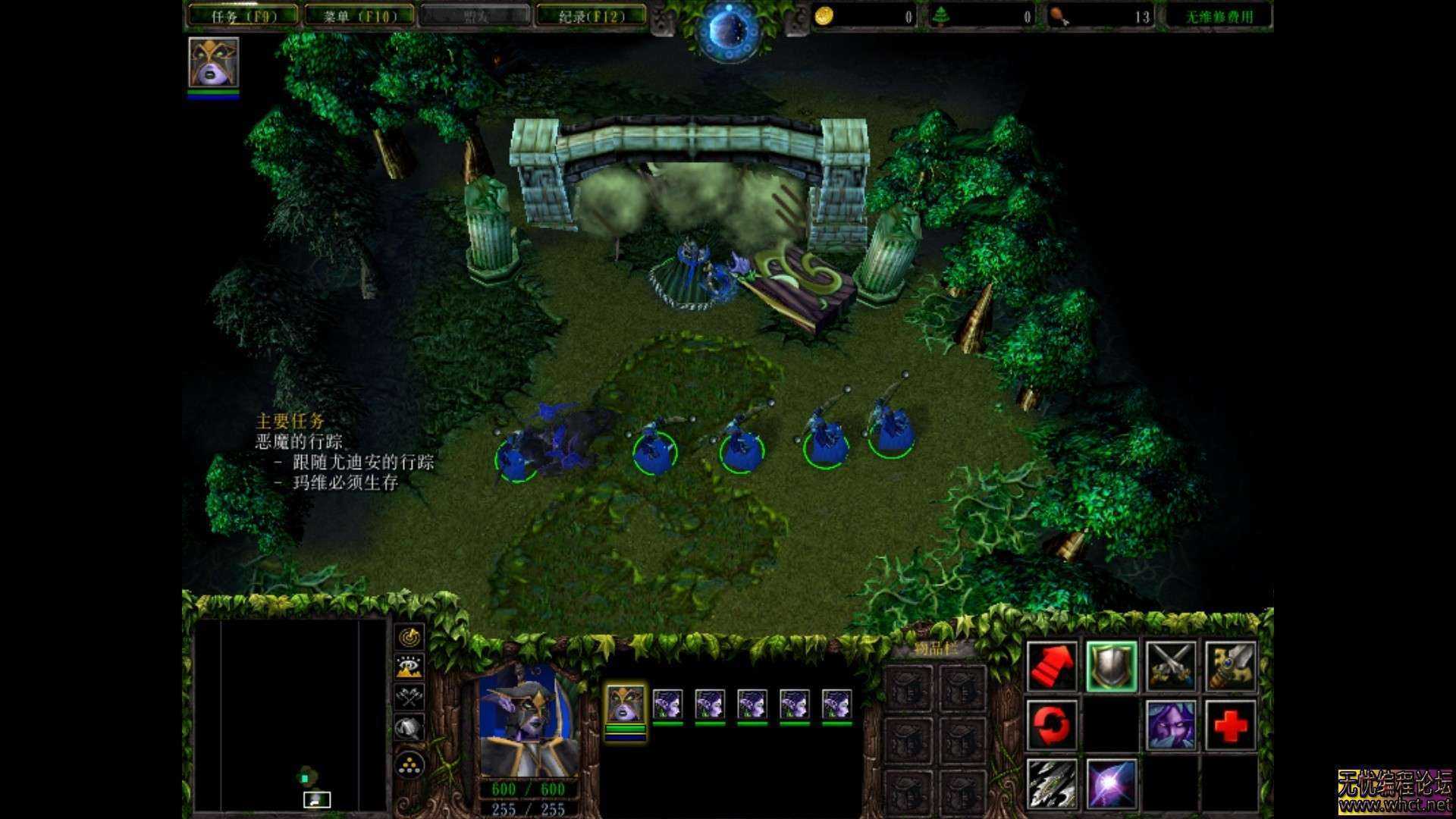Toggle the minimap terrain view icon
This screenshot has height=819, width=1456.
(x=411, y=667)
